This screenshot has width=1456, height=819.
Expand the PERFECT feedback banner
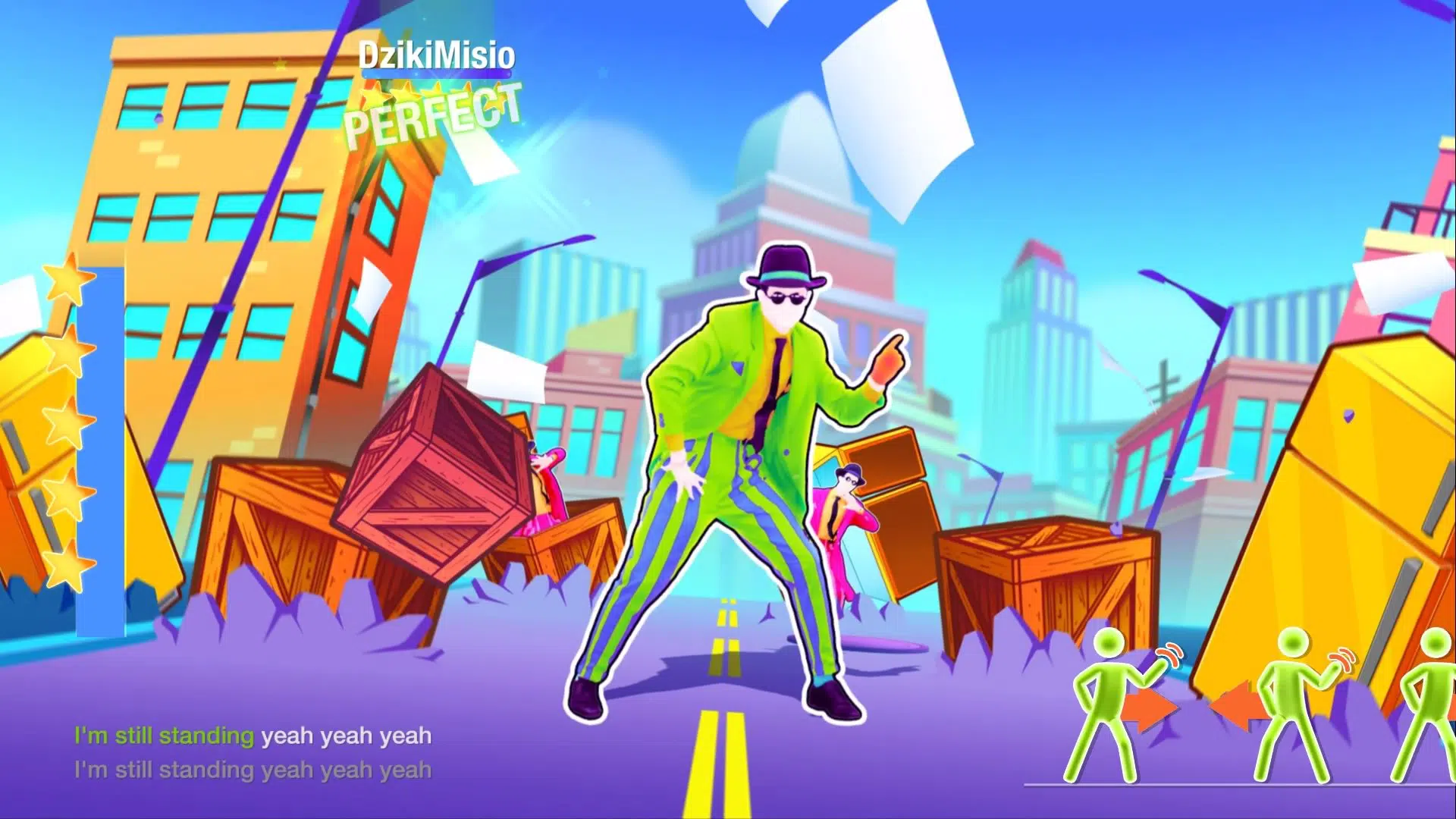[435, 115]
